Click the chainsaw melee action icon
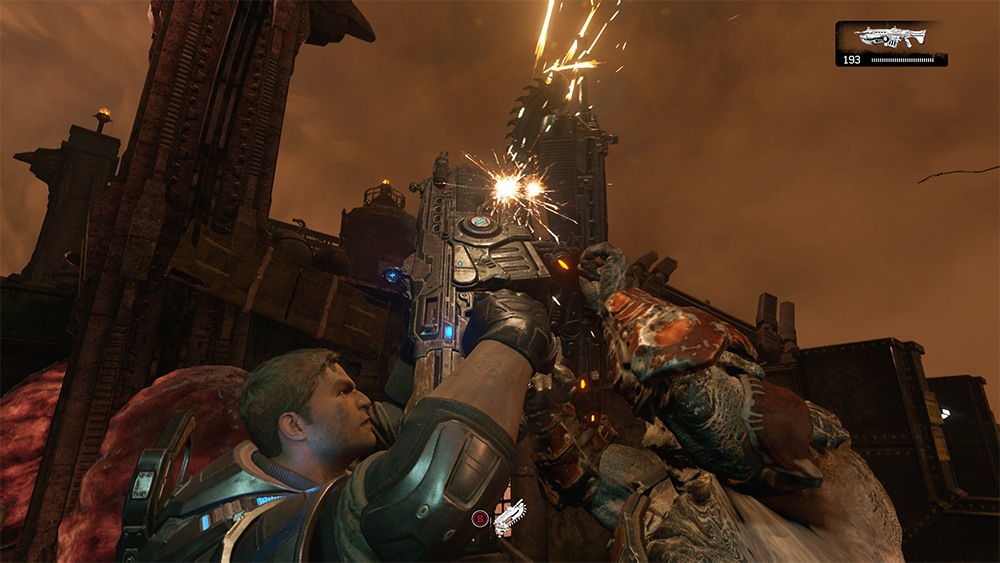This screenshot has height=563, width=1000. (510, 517)
